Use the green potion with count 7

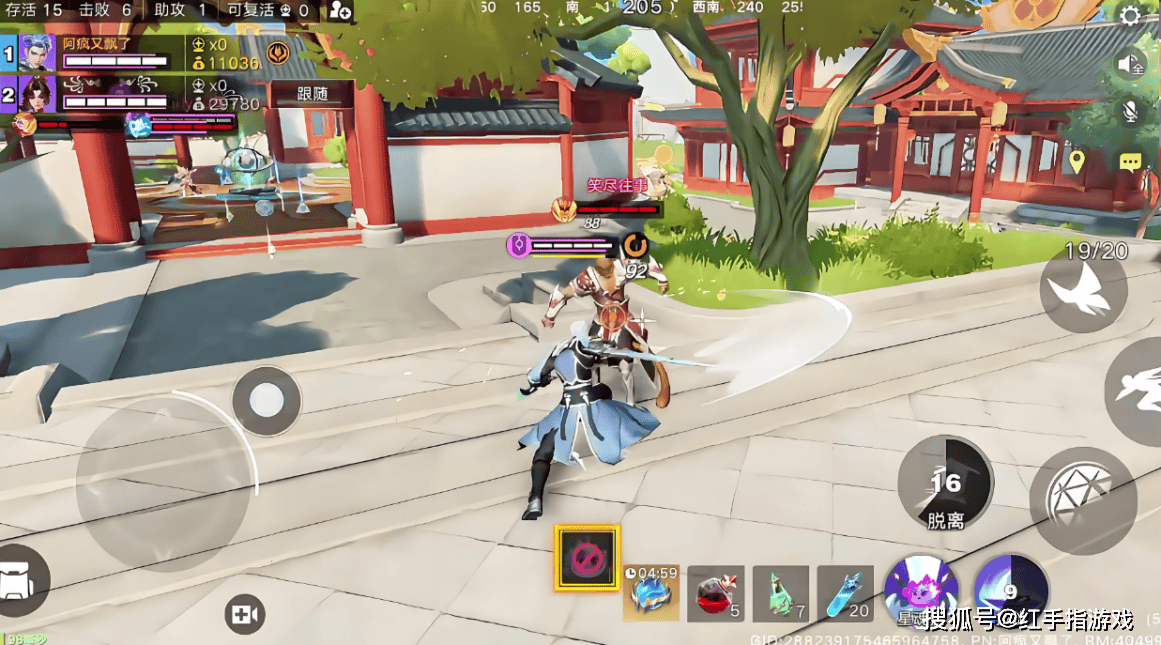(780, 593)
